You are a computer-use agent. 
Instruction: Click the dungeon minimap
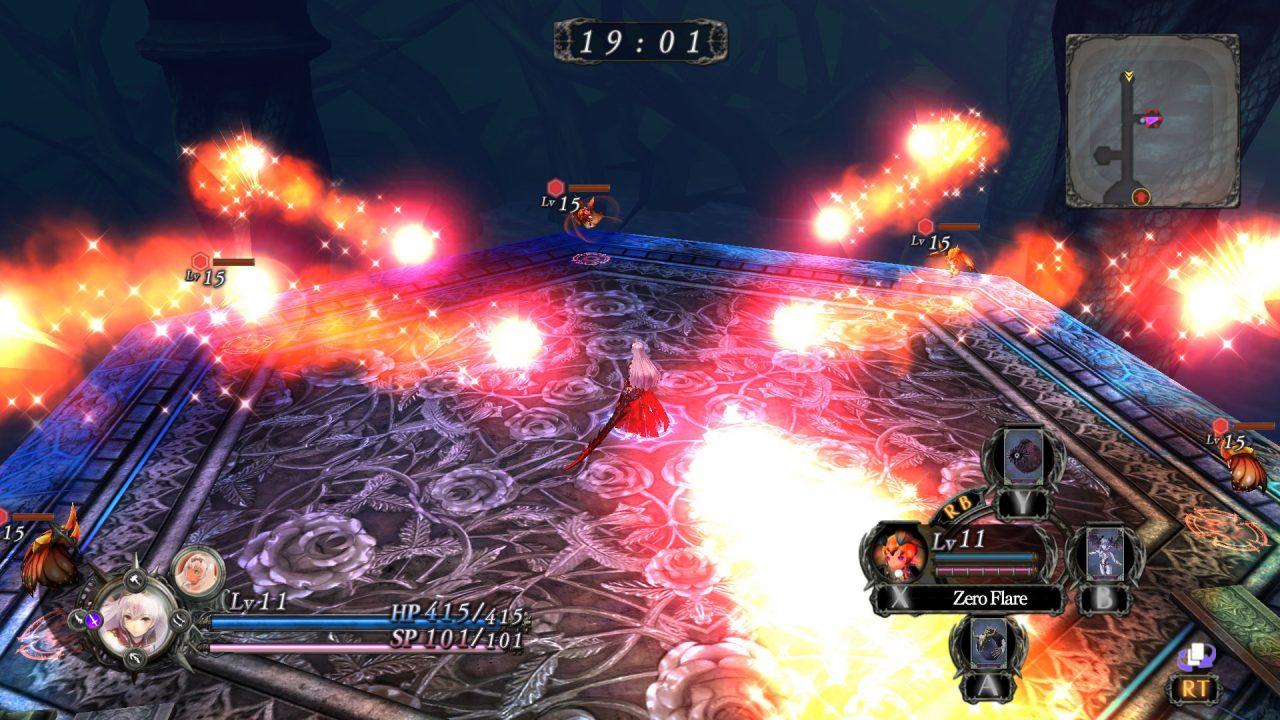[x=1152, y=120]
